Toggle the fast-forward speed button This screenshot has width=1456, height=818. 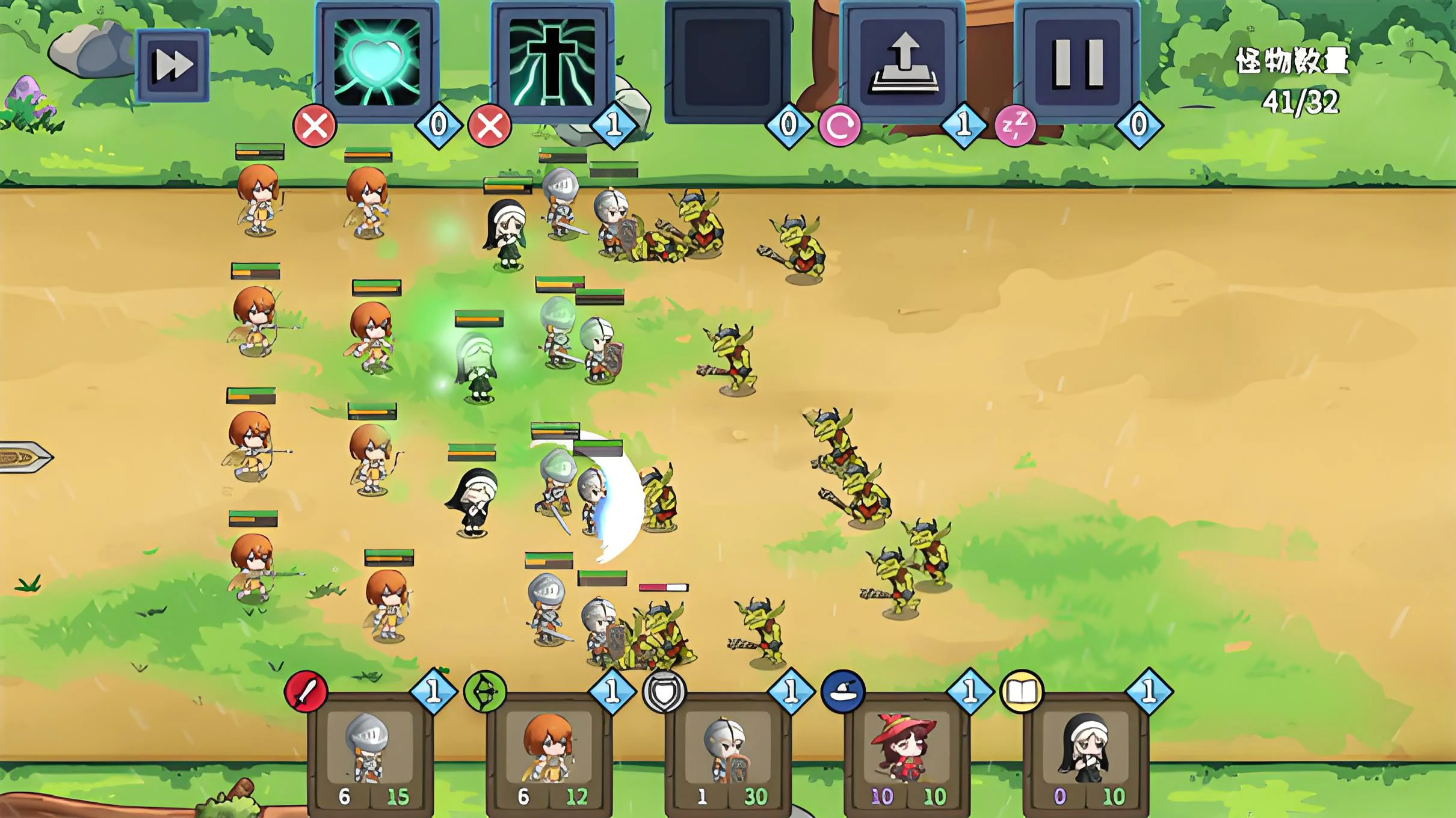pos(173,64)
